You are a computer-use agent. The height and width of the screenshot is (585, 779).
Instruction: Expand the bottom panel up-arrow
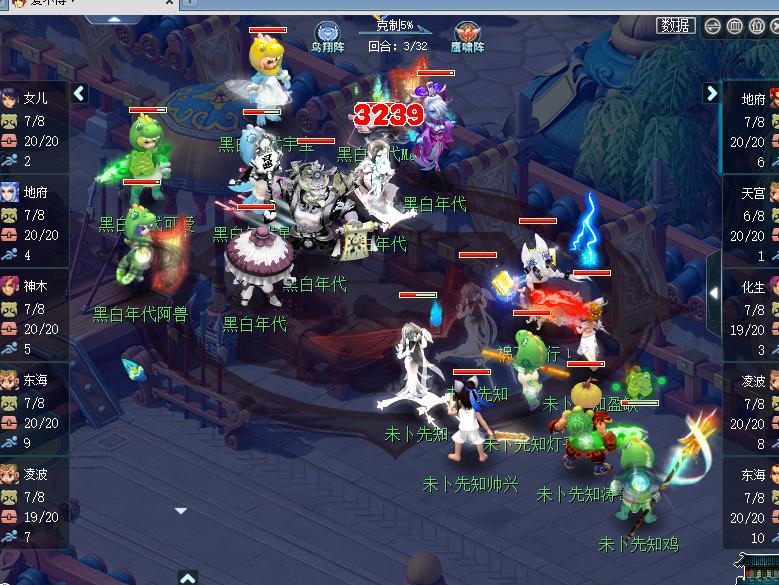tap(187, 577)
